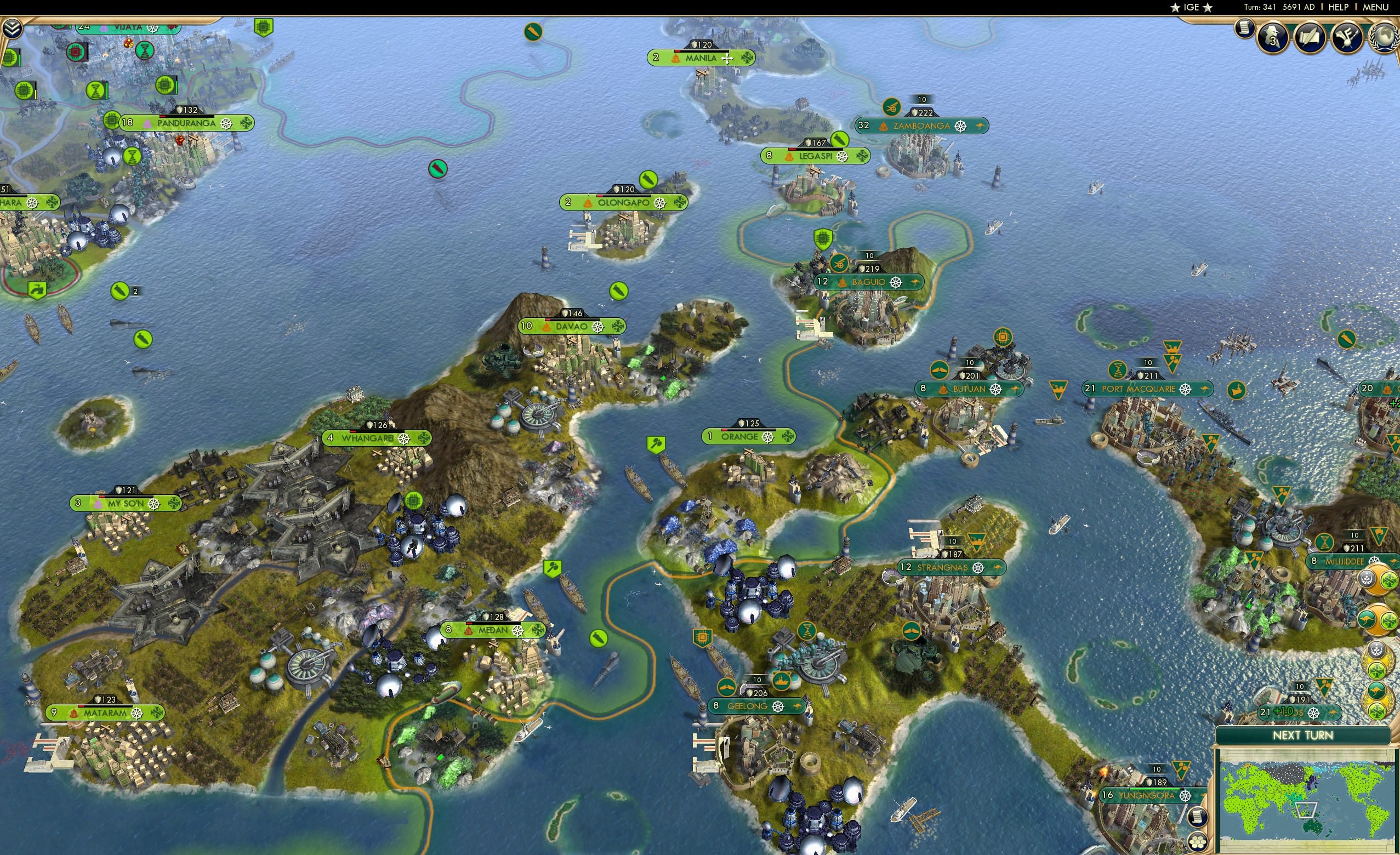Open the Espionage overview spy icon
The height and width of the screenshot is (855, 1400).
point(1273,38)
